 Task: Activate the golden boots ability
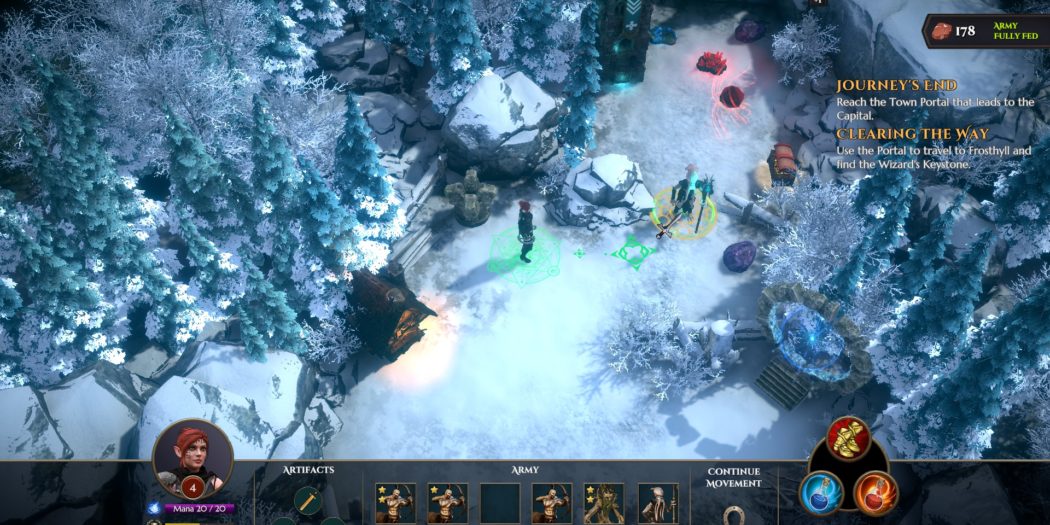(x=846, y=438)
